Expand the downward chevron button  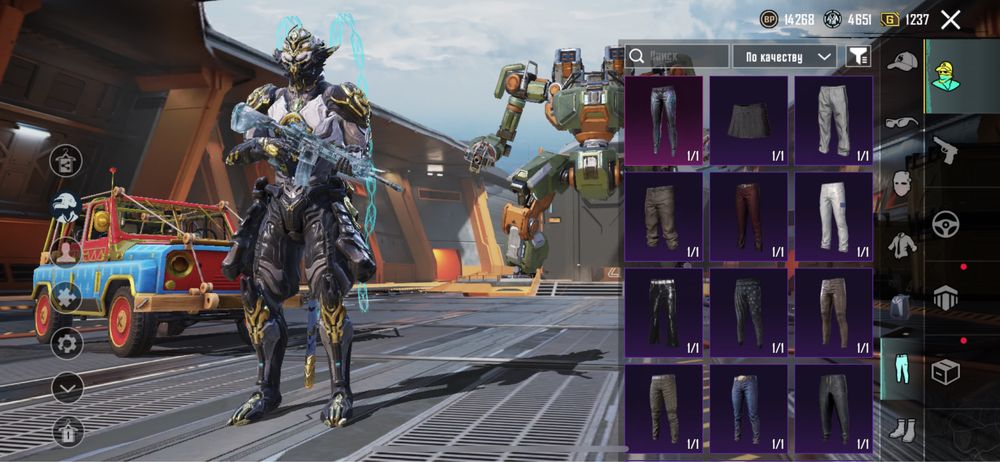click(67, 388)
